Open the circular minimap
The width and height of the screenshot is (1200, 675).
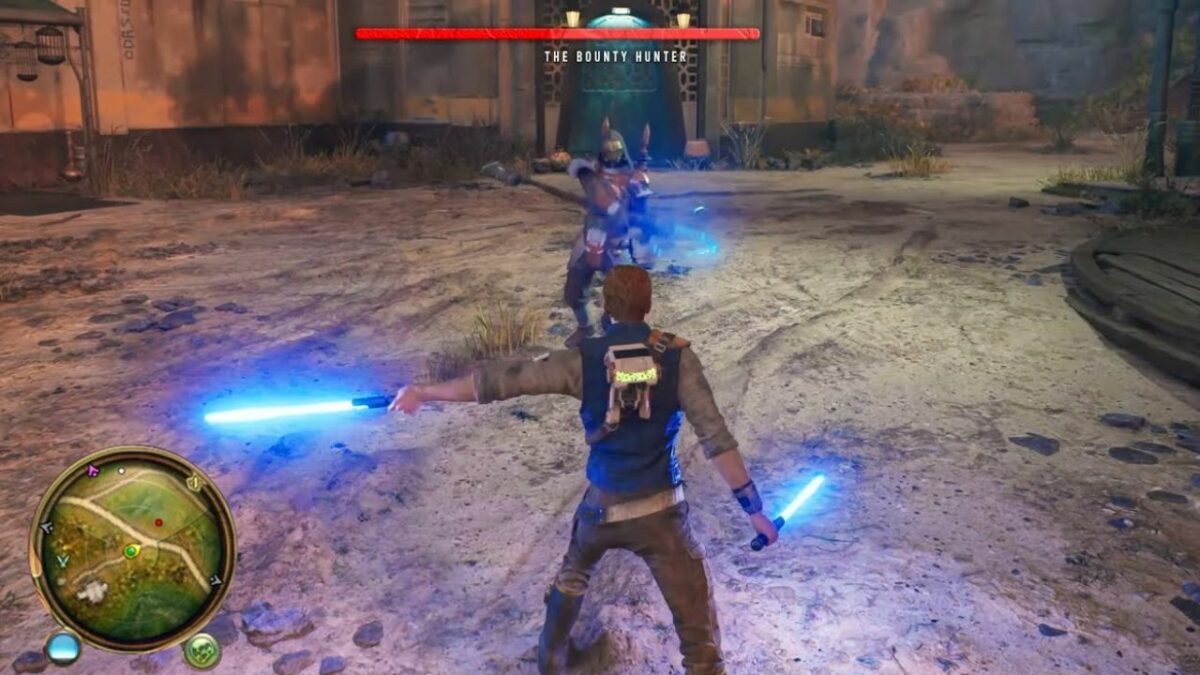pos(132,546)
